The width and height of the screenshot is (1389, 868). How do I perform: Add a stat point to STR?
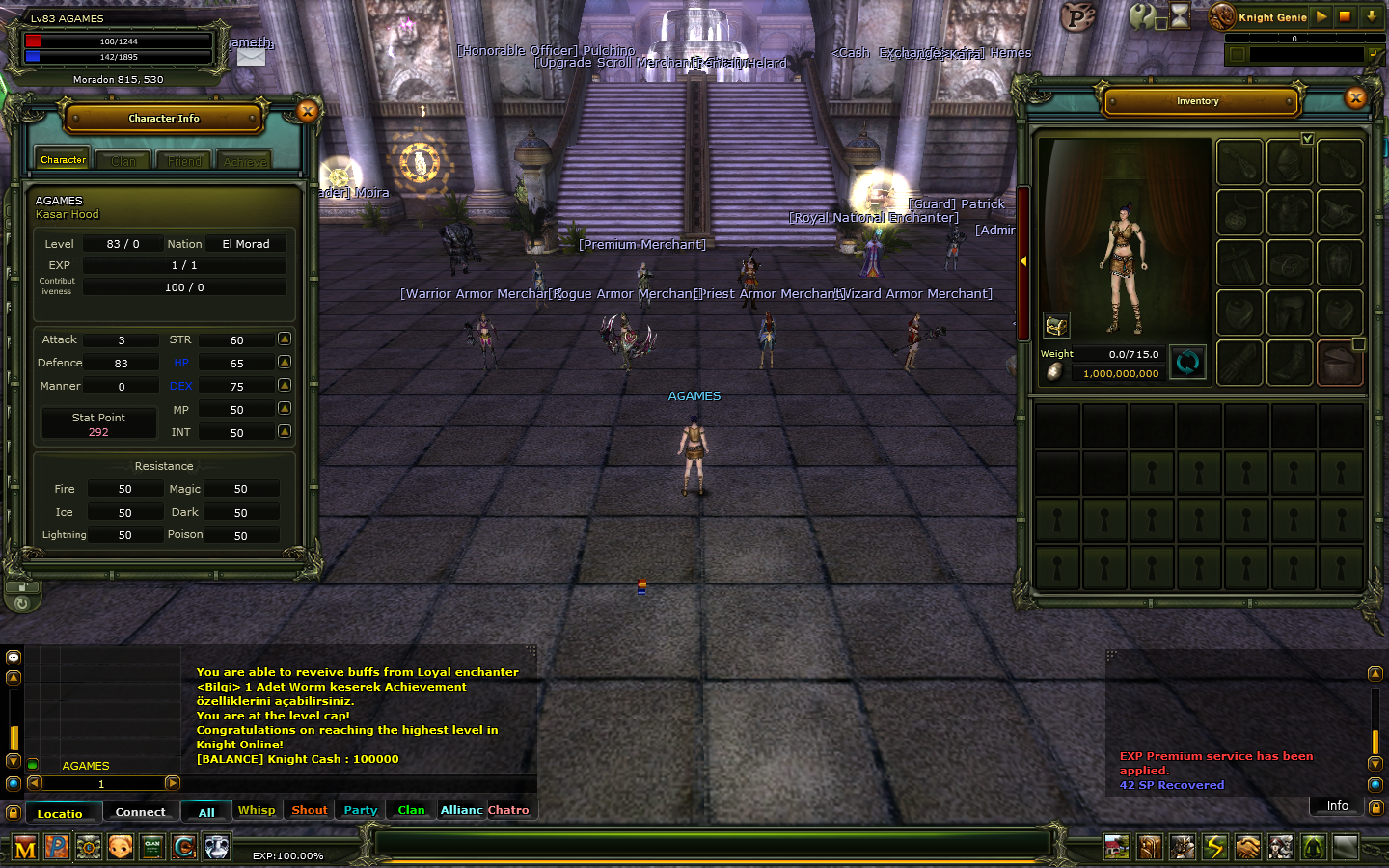click(x=285, y=339)
